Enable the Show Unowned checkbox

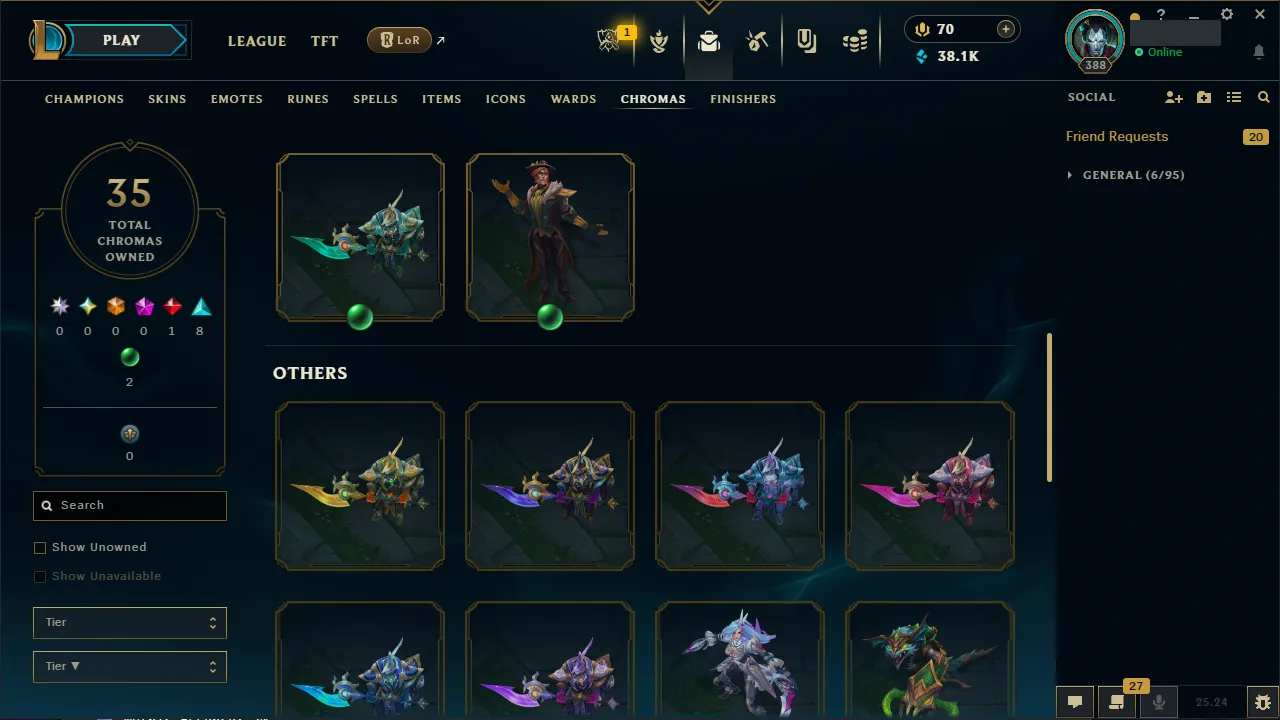point(40,547)
